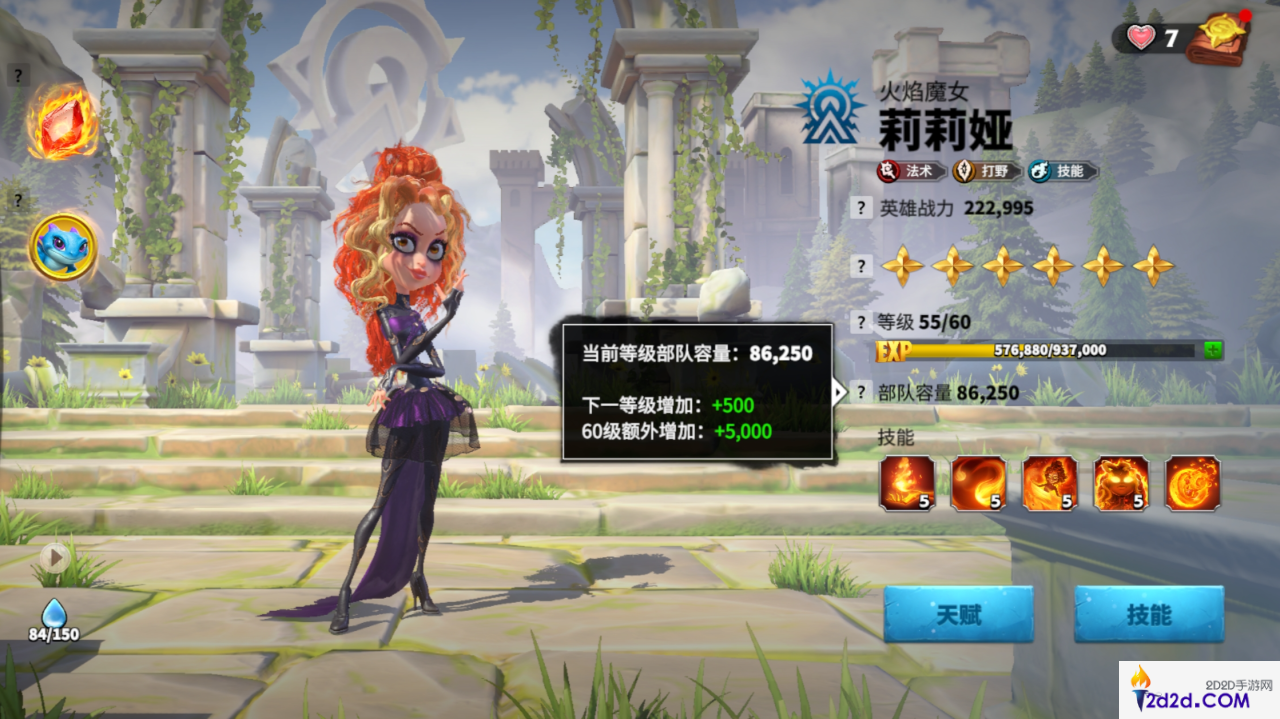Open the brown book with gold emblem
The image size is (1280, 719).
pos(1218,38)
